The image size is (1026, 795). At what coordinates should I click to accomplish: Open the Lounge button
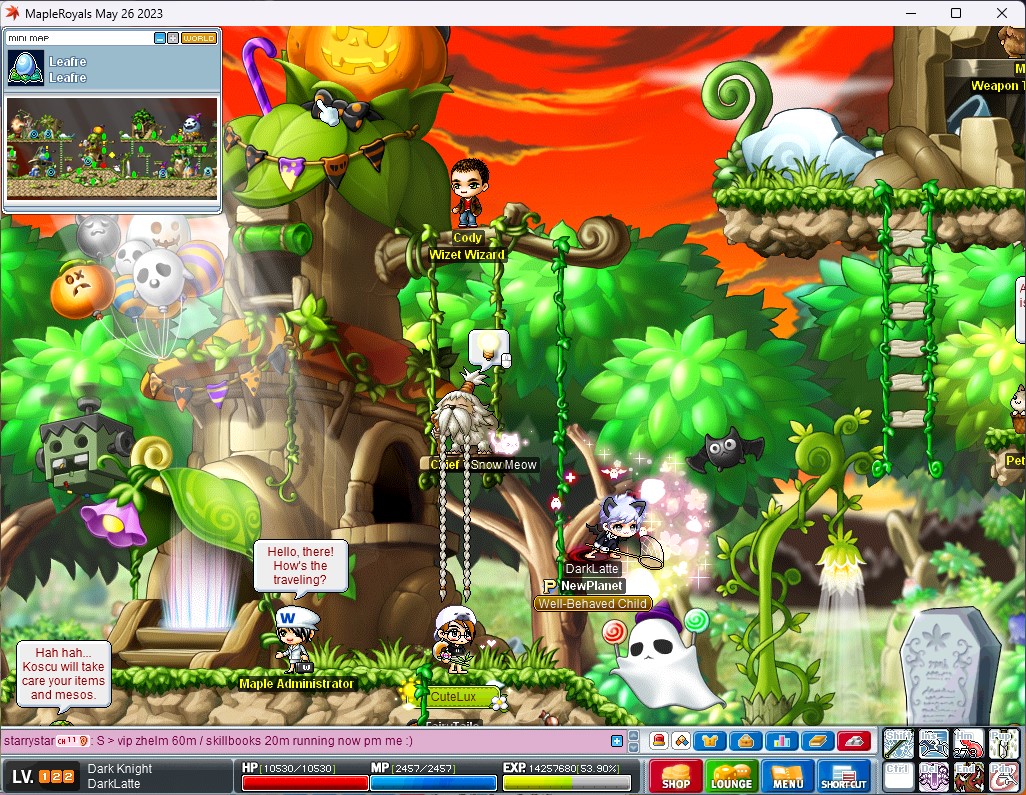pos(731,777)
